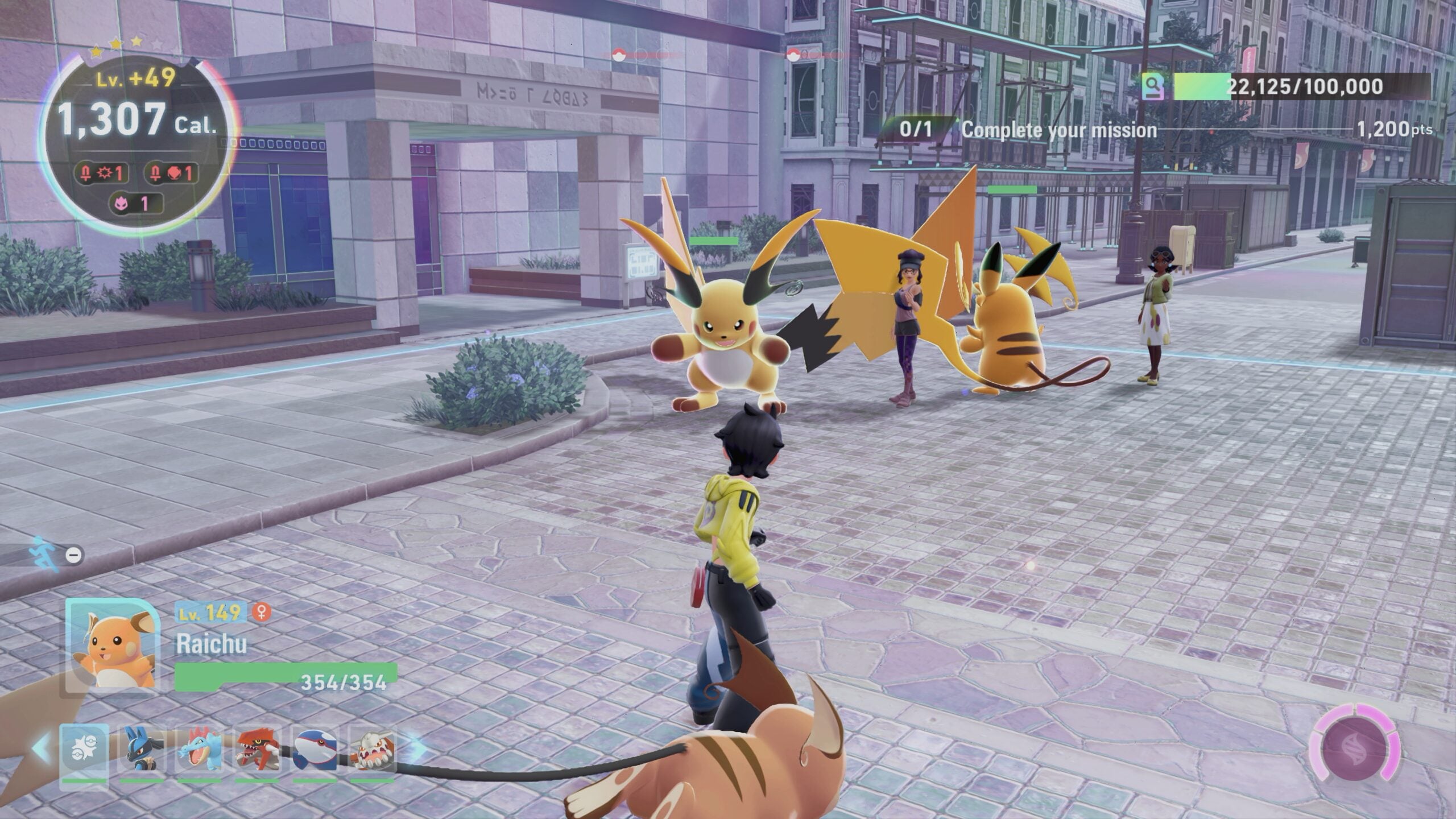This screenshot has height=819, width=1456.
Task: Click the highlighted Poké Ball swap slot
Action: tap(84, 750)
